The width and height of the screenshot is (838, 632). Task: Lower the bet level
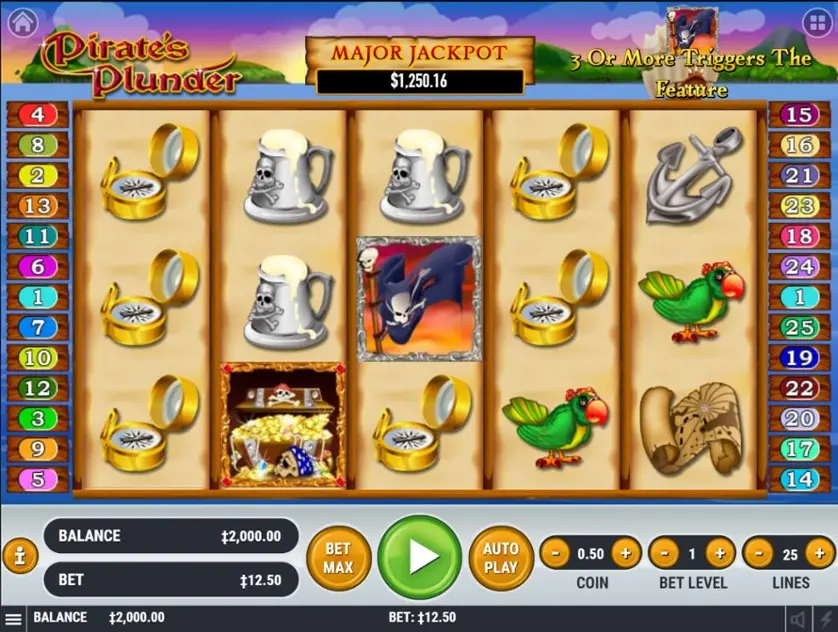tap(665, 552)
